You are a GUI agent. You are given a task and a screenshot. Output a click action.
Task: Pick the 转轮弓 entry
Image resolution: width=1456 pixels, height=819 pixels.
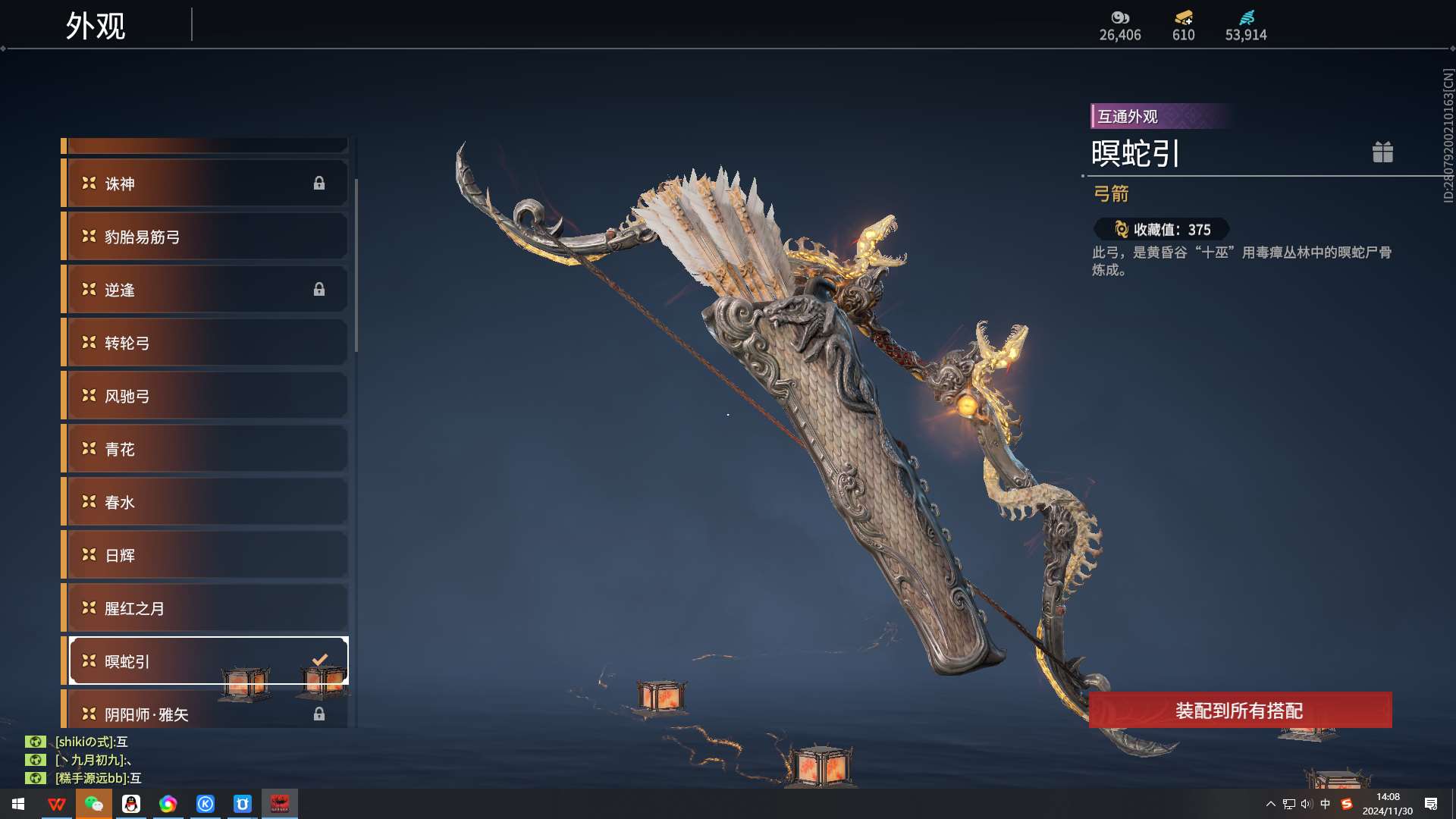pyautogui.click(x=205, y=343)
